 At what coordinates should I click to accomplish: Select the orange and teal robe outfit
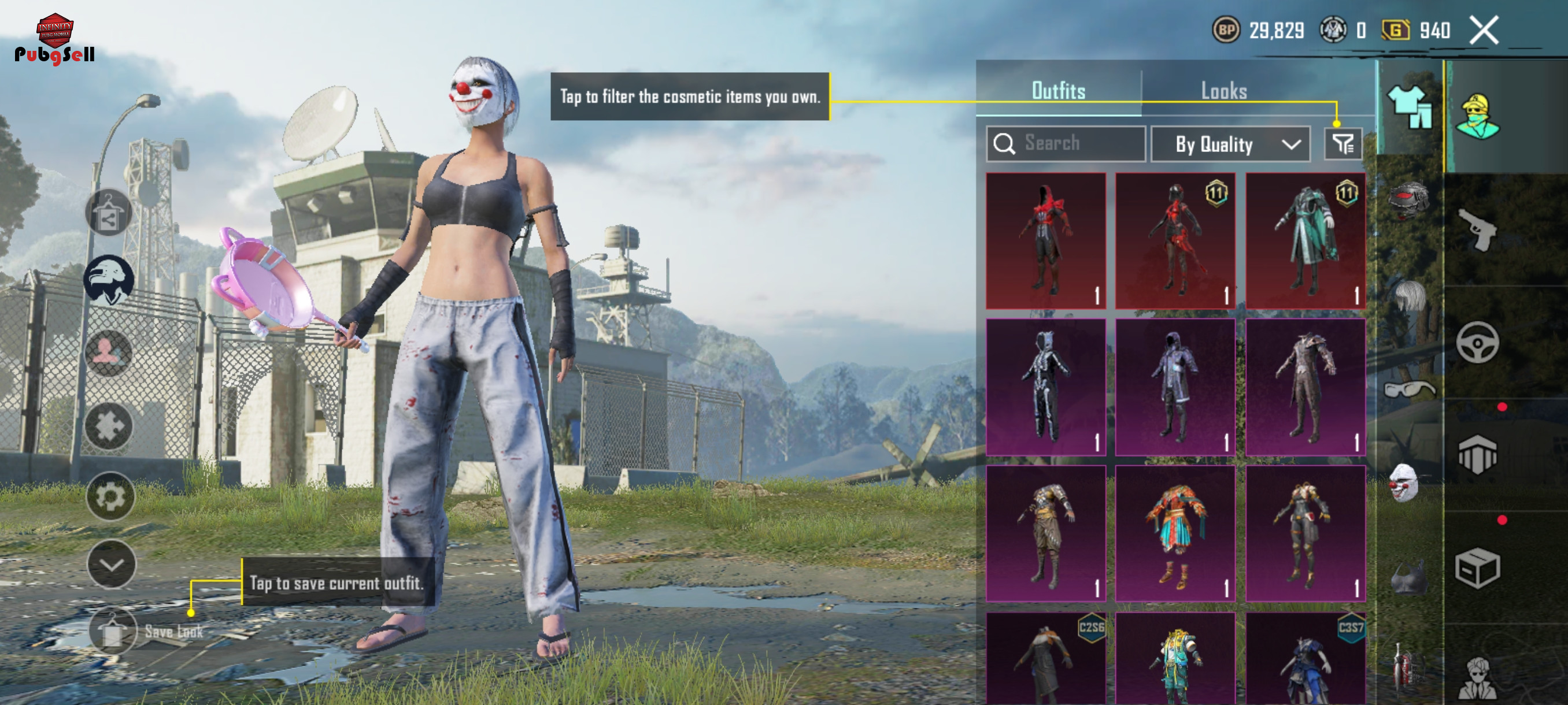[x=1175, y=533]
